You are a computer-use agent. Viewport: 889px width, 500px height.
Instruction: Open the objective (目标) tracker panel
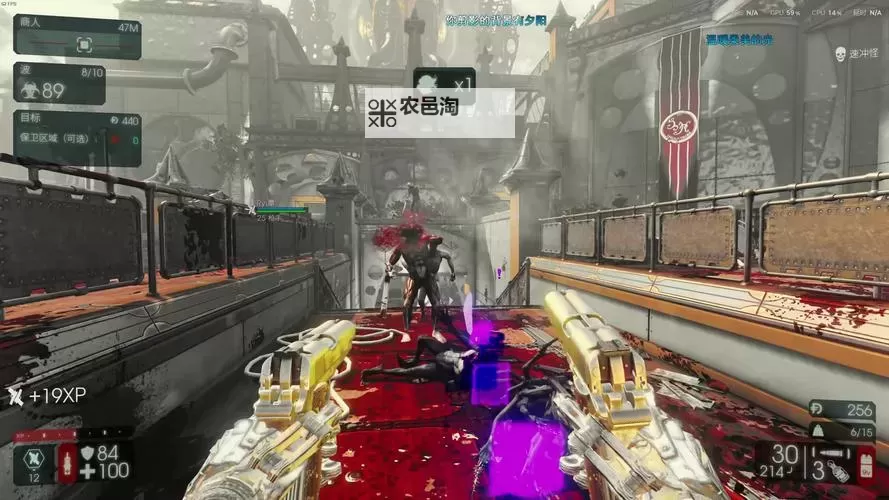click(76, 138)
